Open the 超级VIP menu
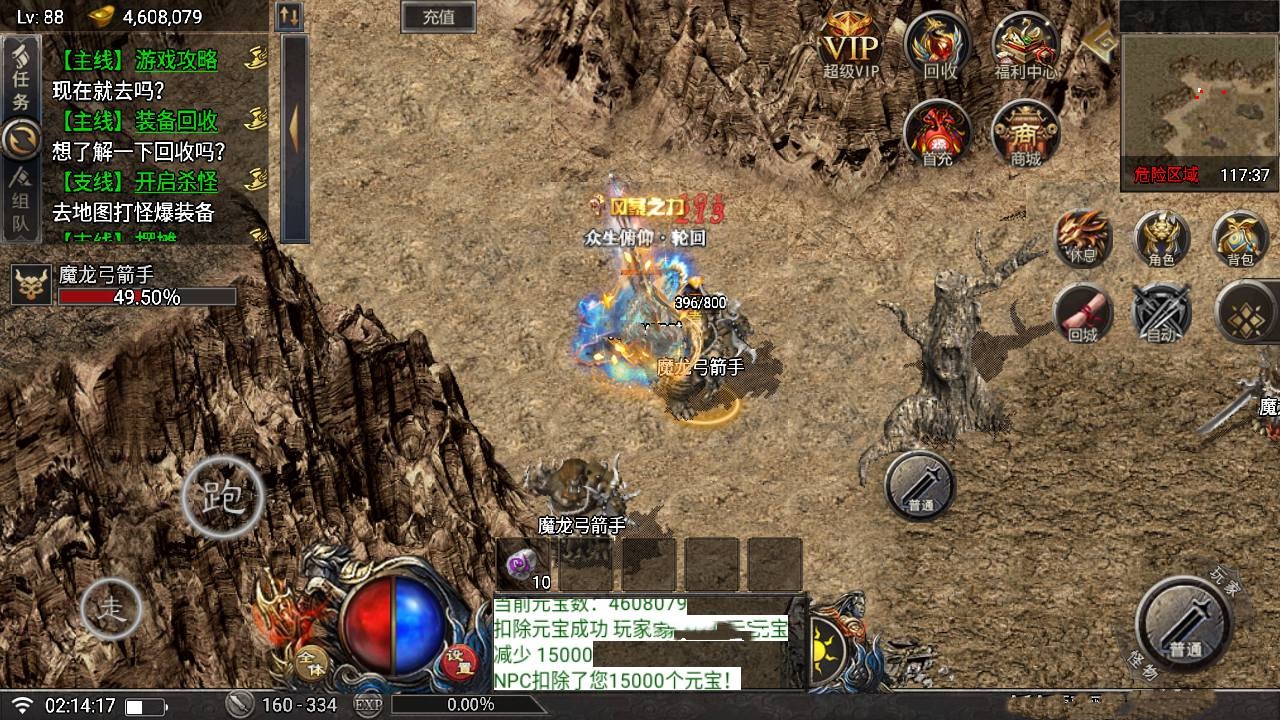 click(851, 46)
